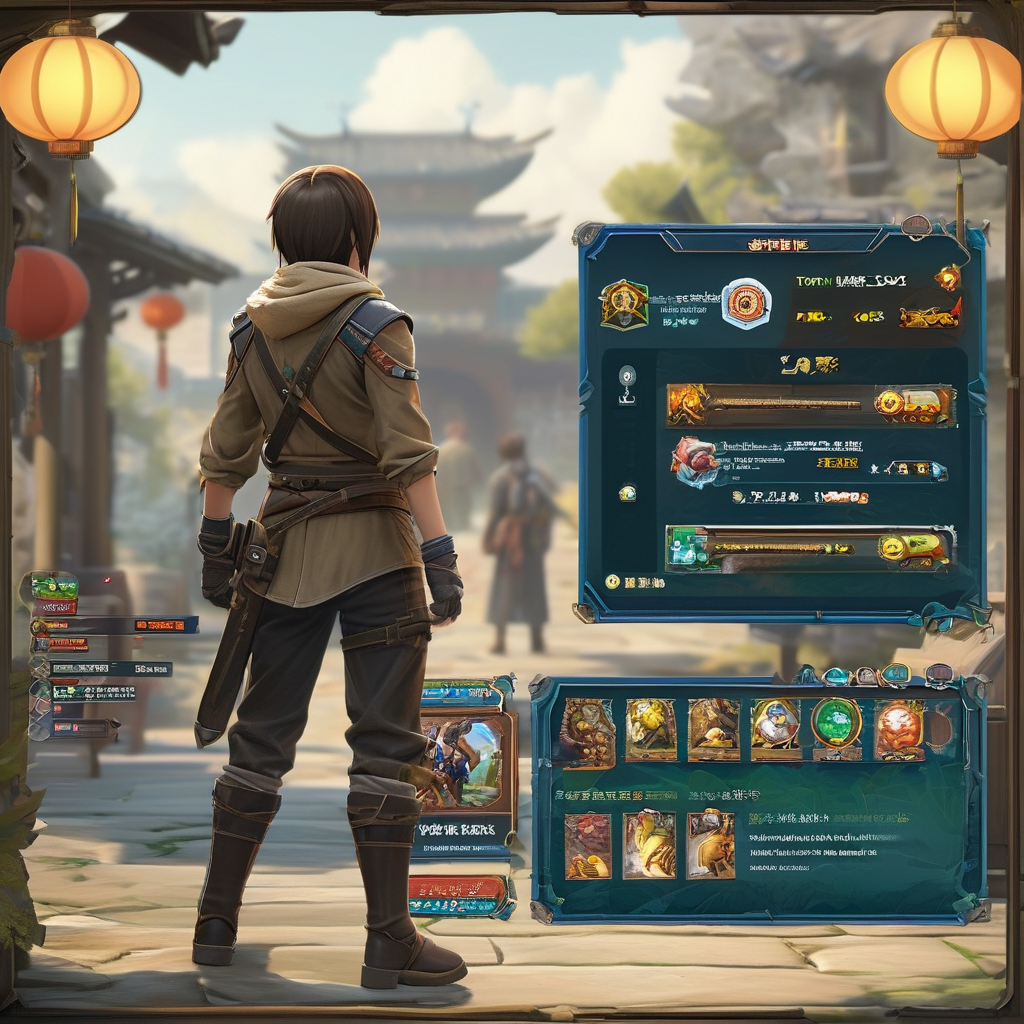Select the row with the green icon
Screen dimensions: 1024x1024
[810, 549]
